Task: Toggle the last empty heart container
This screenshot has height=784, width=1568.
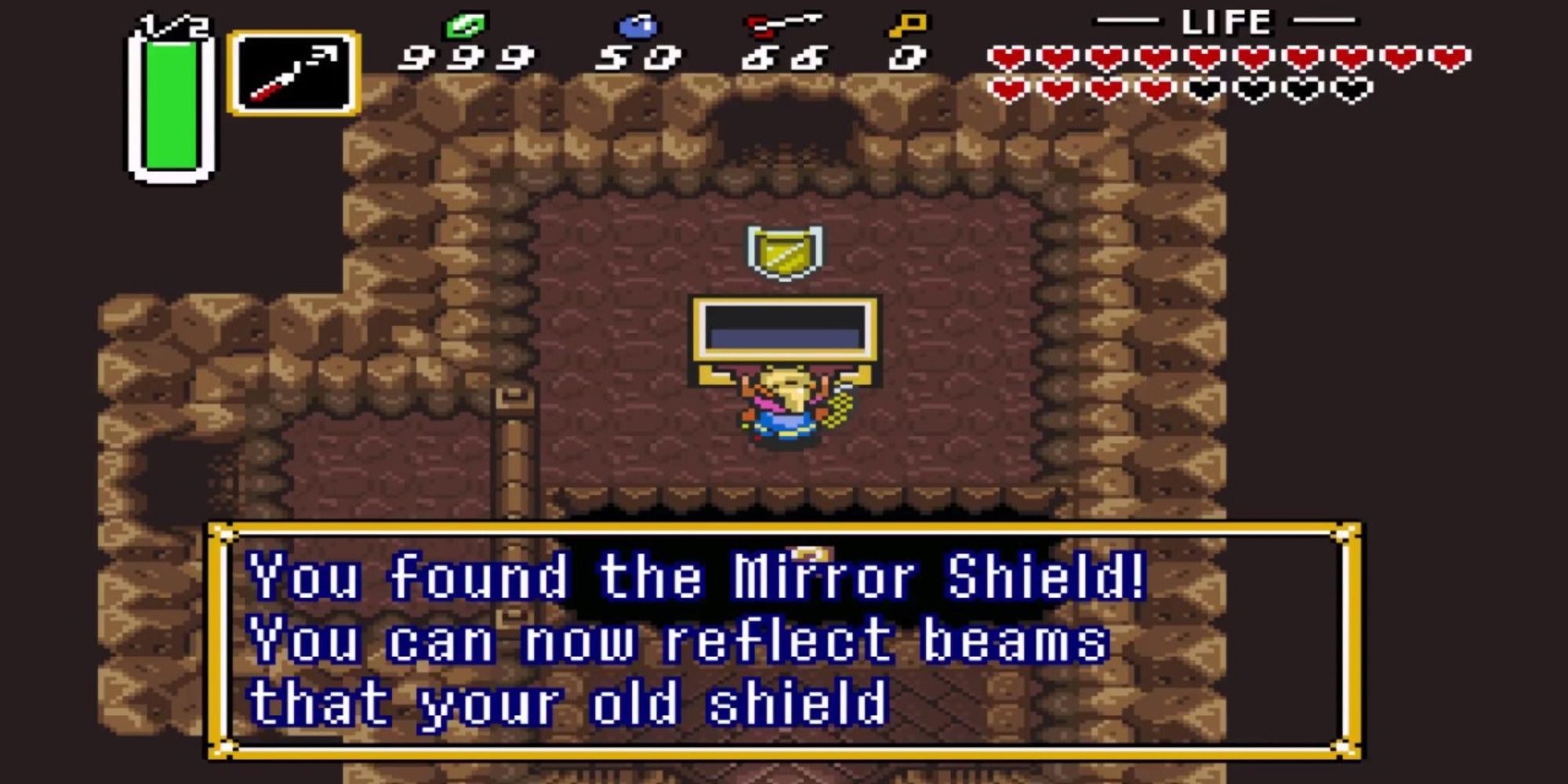Action: [1352, 90]
